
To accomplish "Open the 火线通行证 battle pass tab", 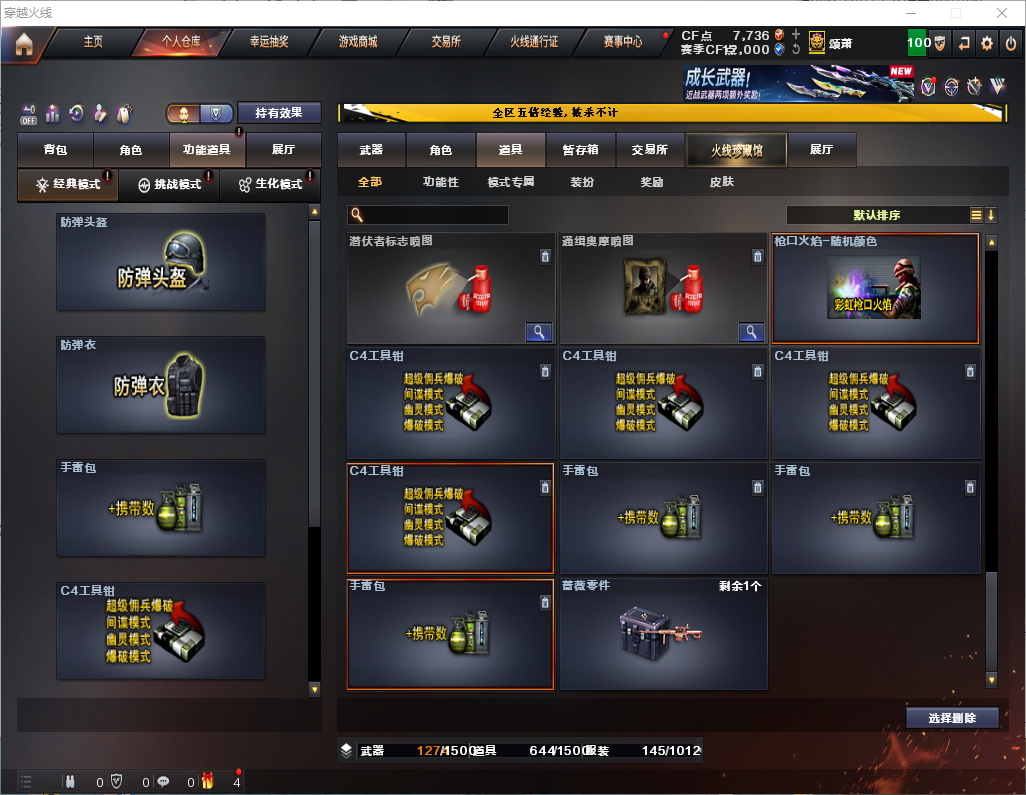I will 534,42.
